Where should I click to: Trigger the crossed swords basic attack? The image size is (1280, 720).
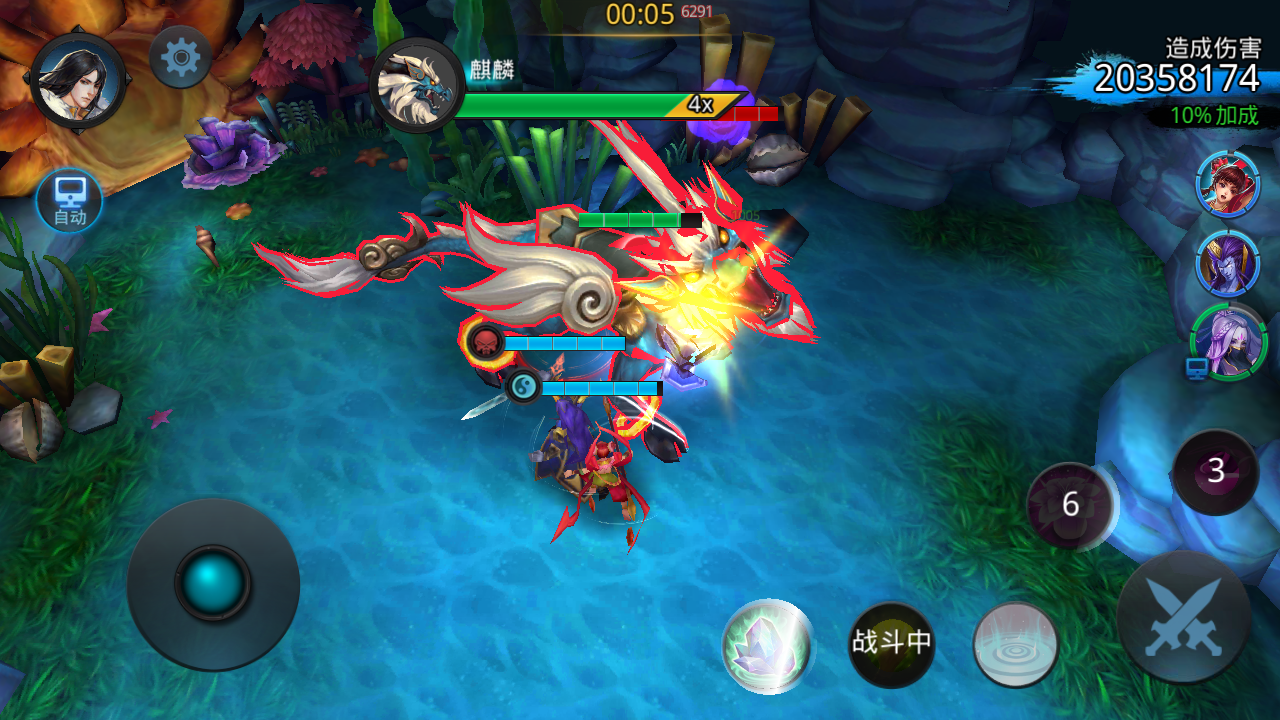pos(1184,616)
